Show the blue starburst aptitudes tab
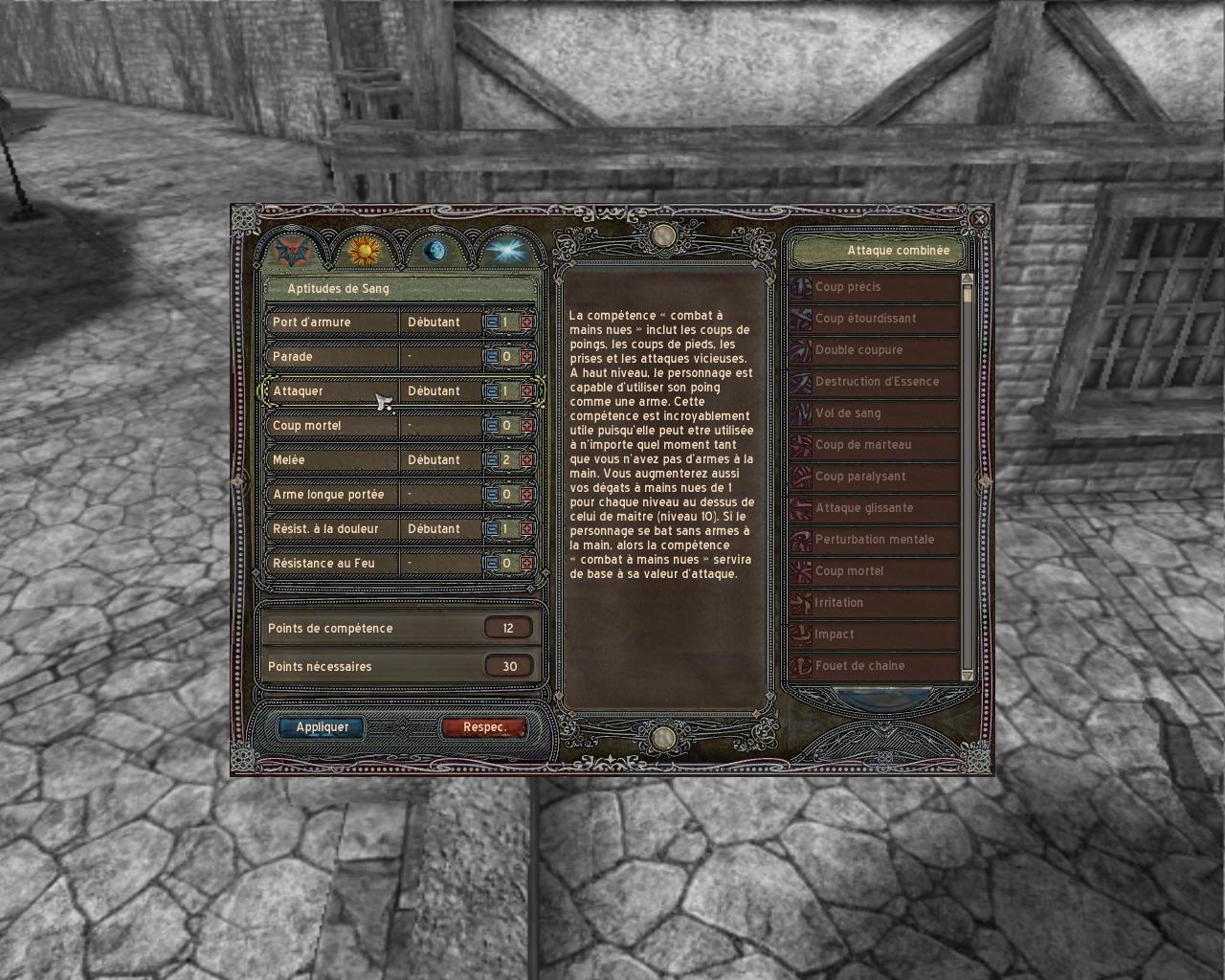This screenshot has height=980, width=1225. [503, 252]
